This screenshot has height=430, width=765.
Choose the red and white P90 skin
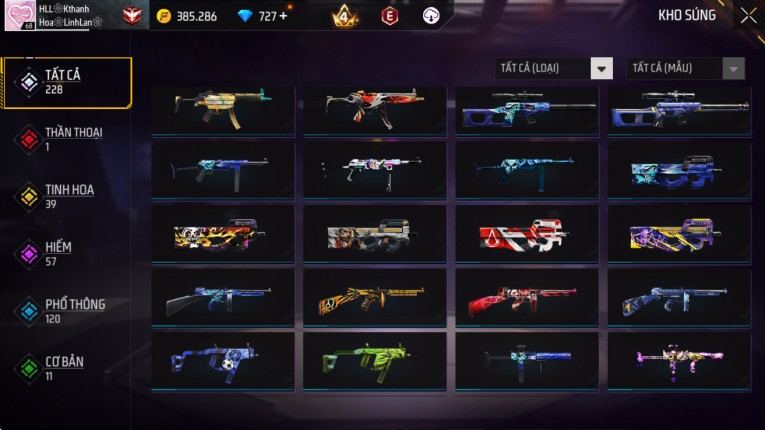(x=527, y=236)
